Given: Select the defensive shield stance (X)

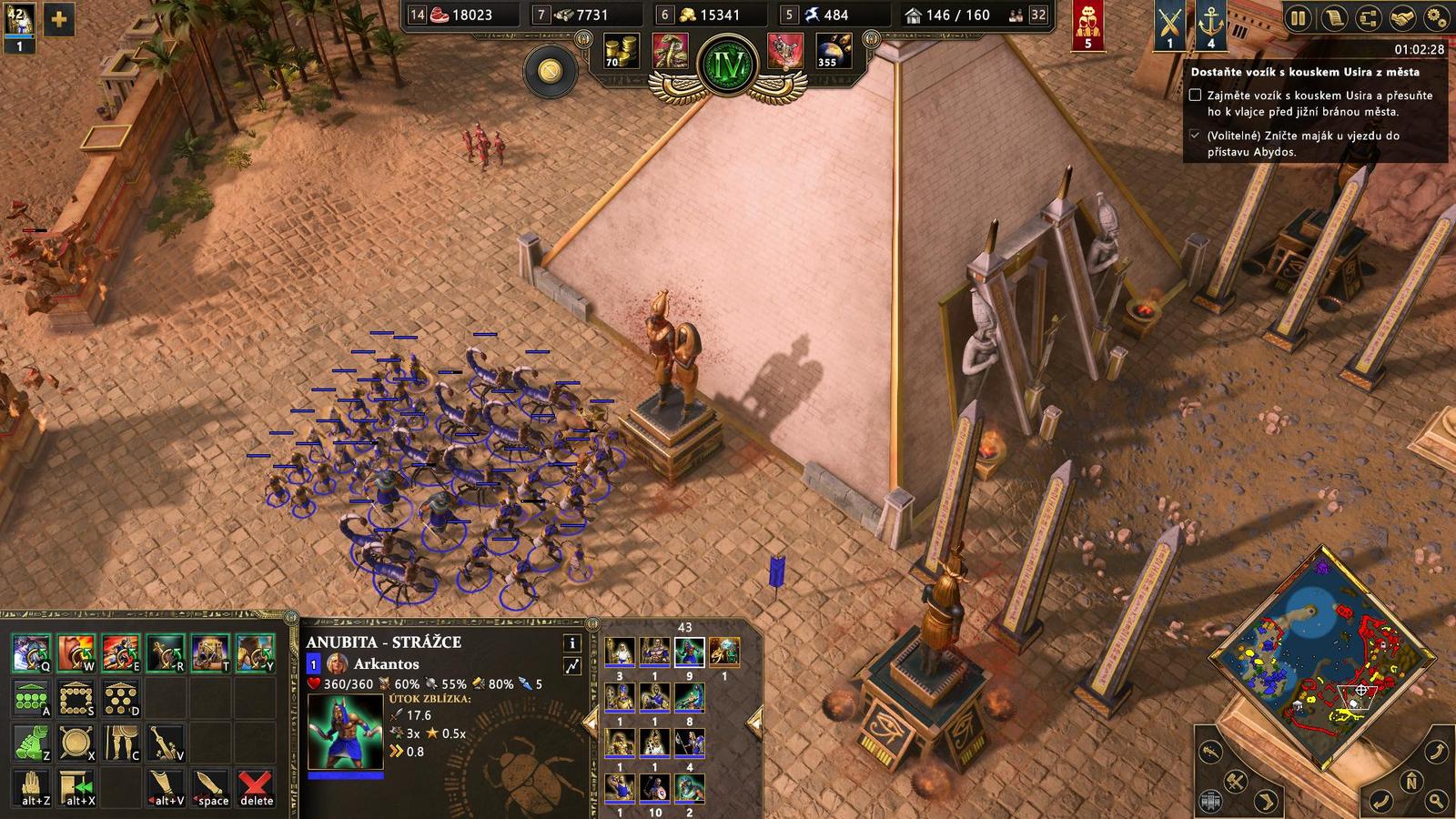Looking at the screenshot, I should 76,742.
